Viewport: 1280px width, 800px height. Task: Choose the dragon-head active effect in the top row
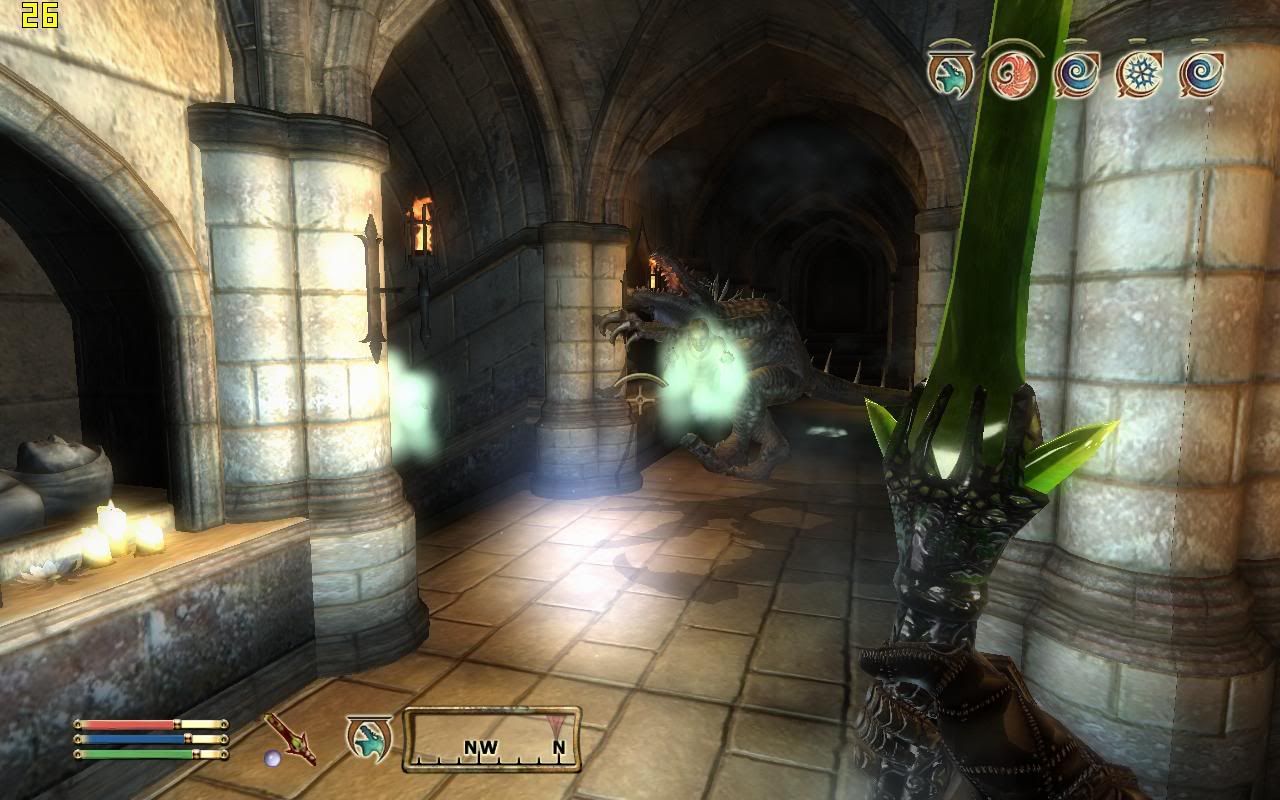click(x=950, y=74)
